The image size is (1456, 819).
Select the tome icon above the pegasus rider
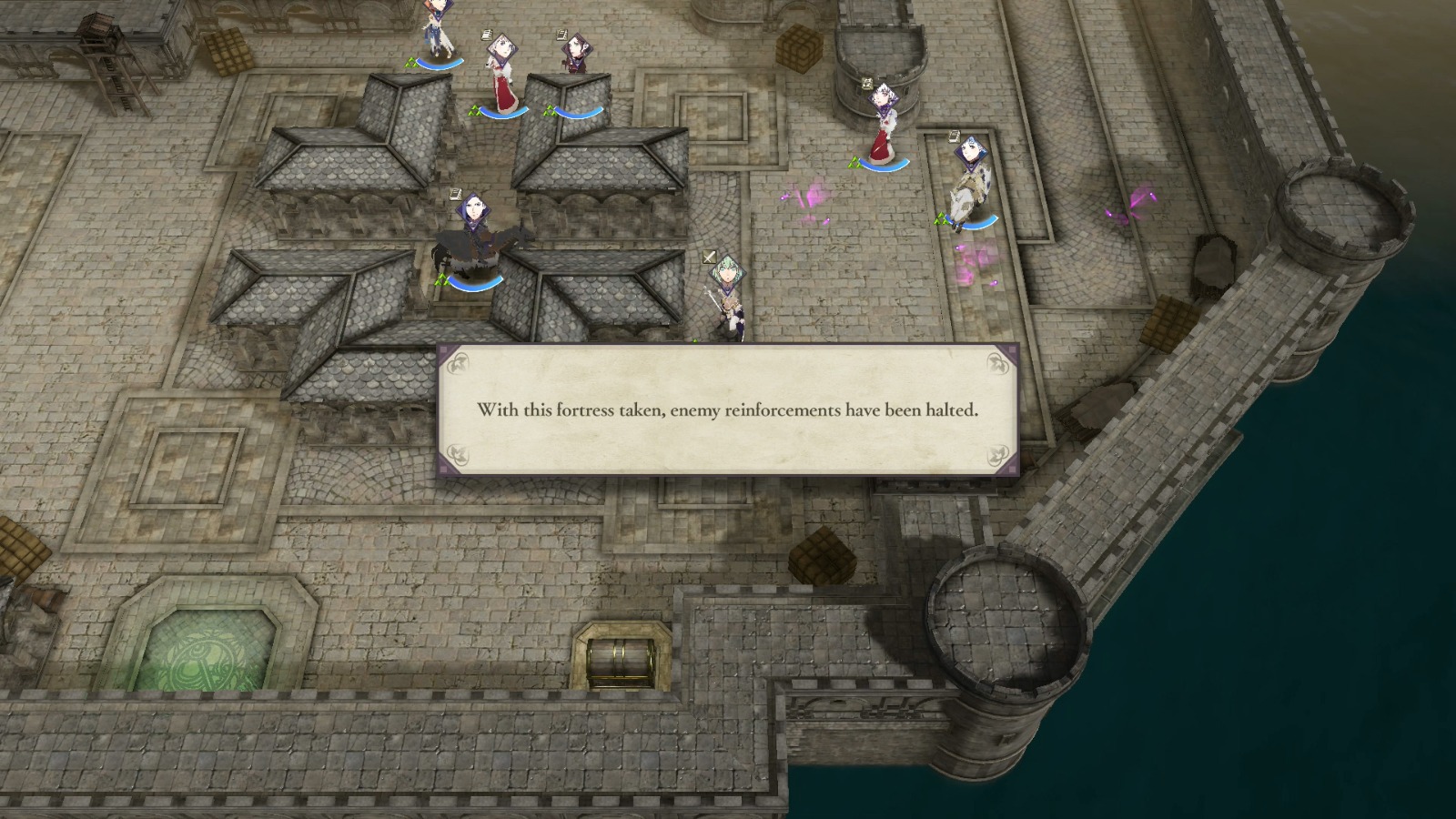(955, 136)
